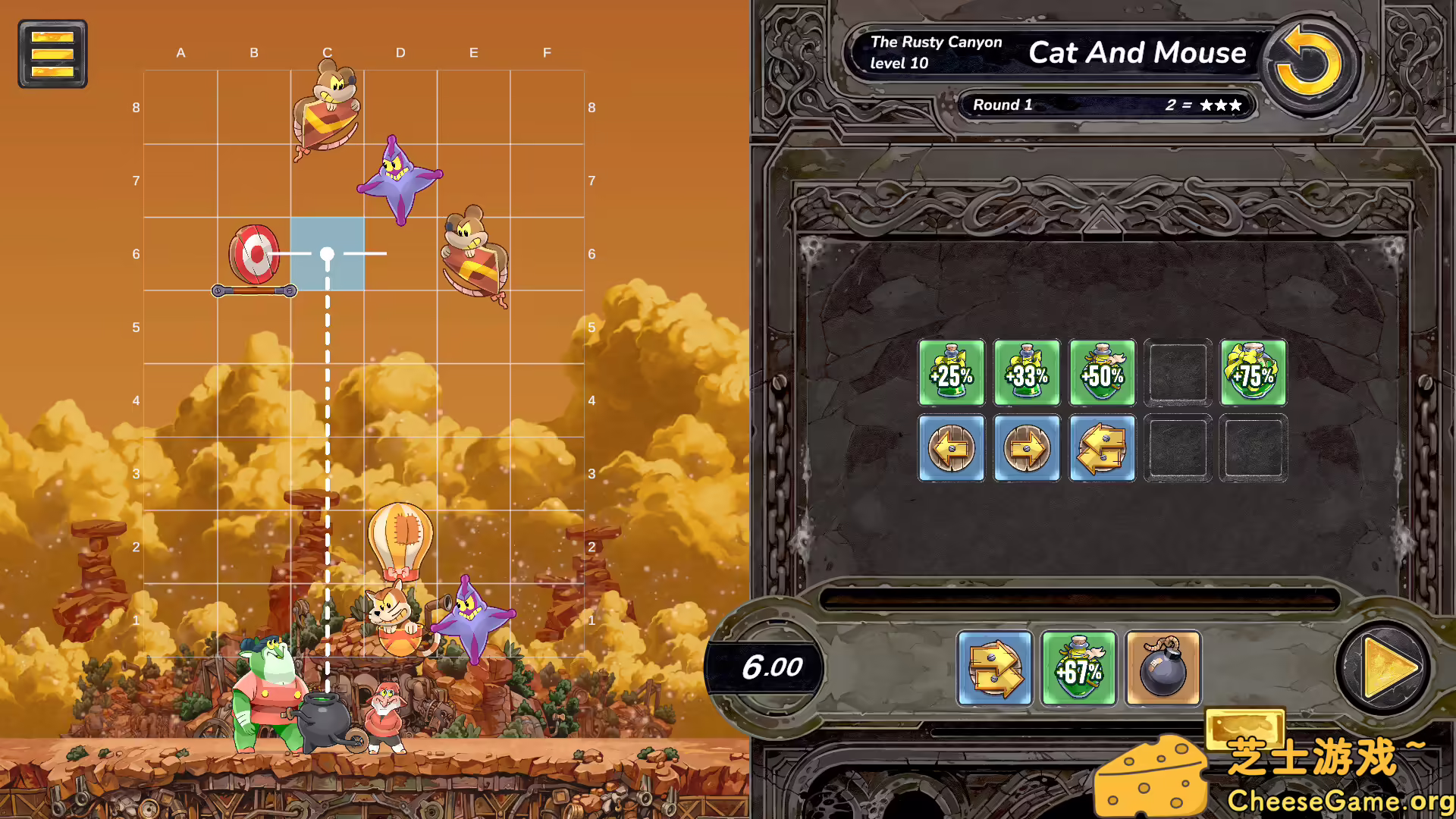Click the red target on the game board

(255, 254)
